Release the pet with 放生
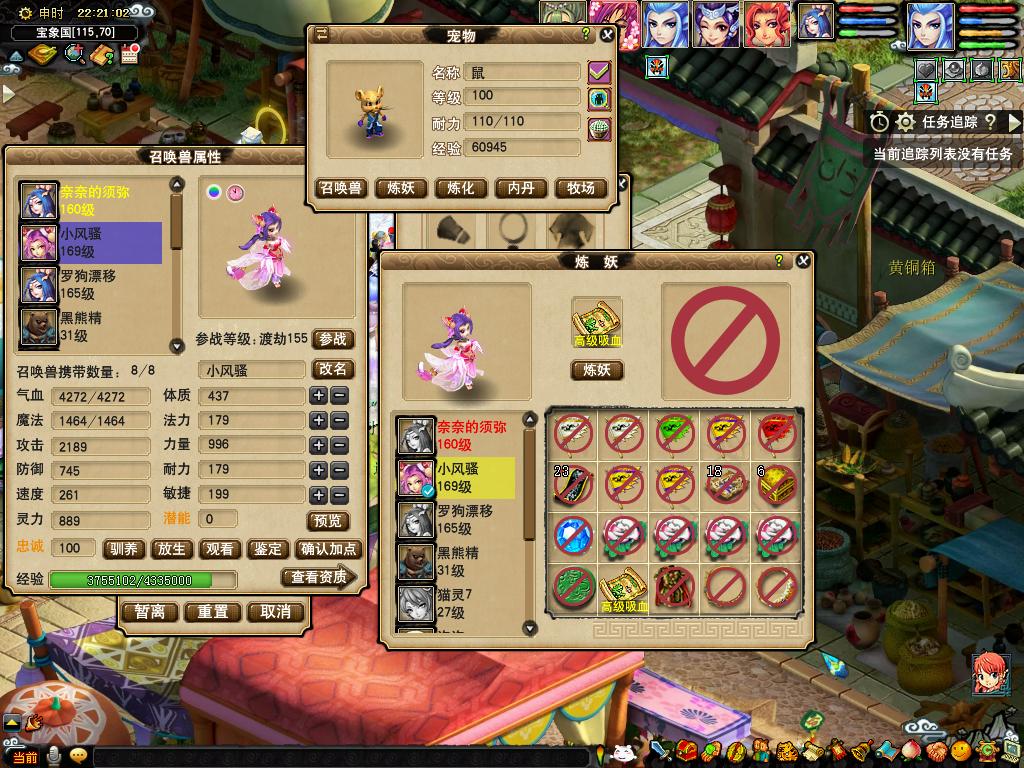 (x=172, y=548)
